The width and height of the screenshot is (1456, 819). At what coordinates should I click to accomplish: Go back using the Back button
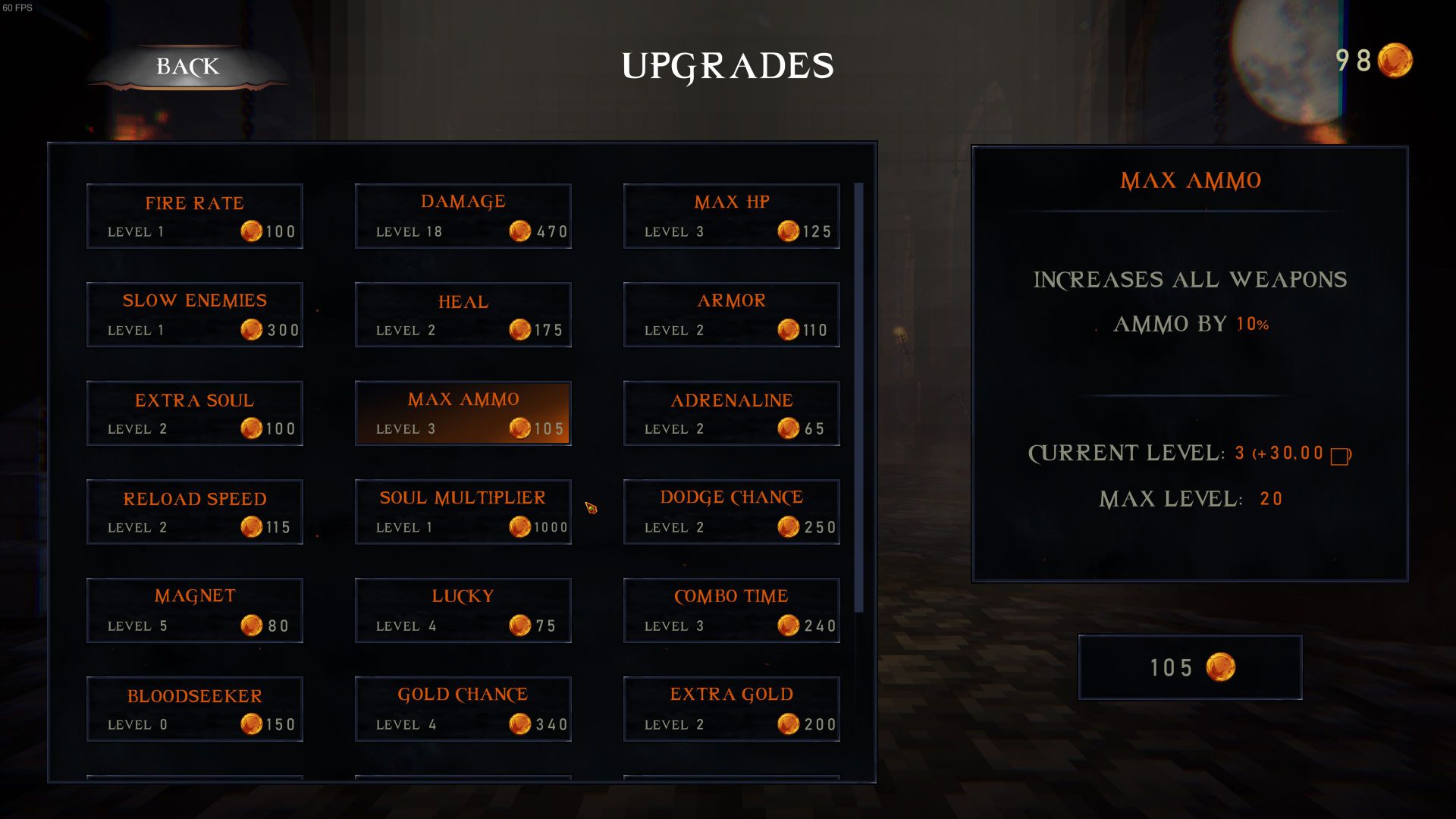187,67
